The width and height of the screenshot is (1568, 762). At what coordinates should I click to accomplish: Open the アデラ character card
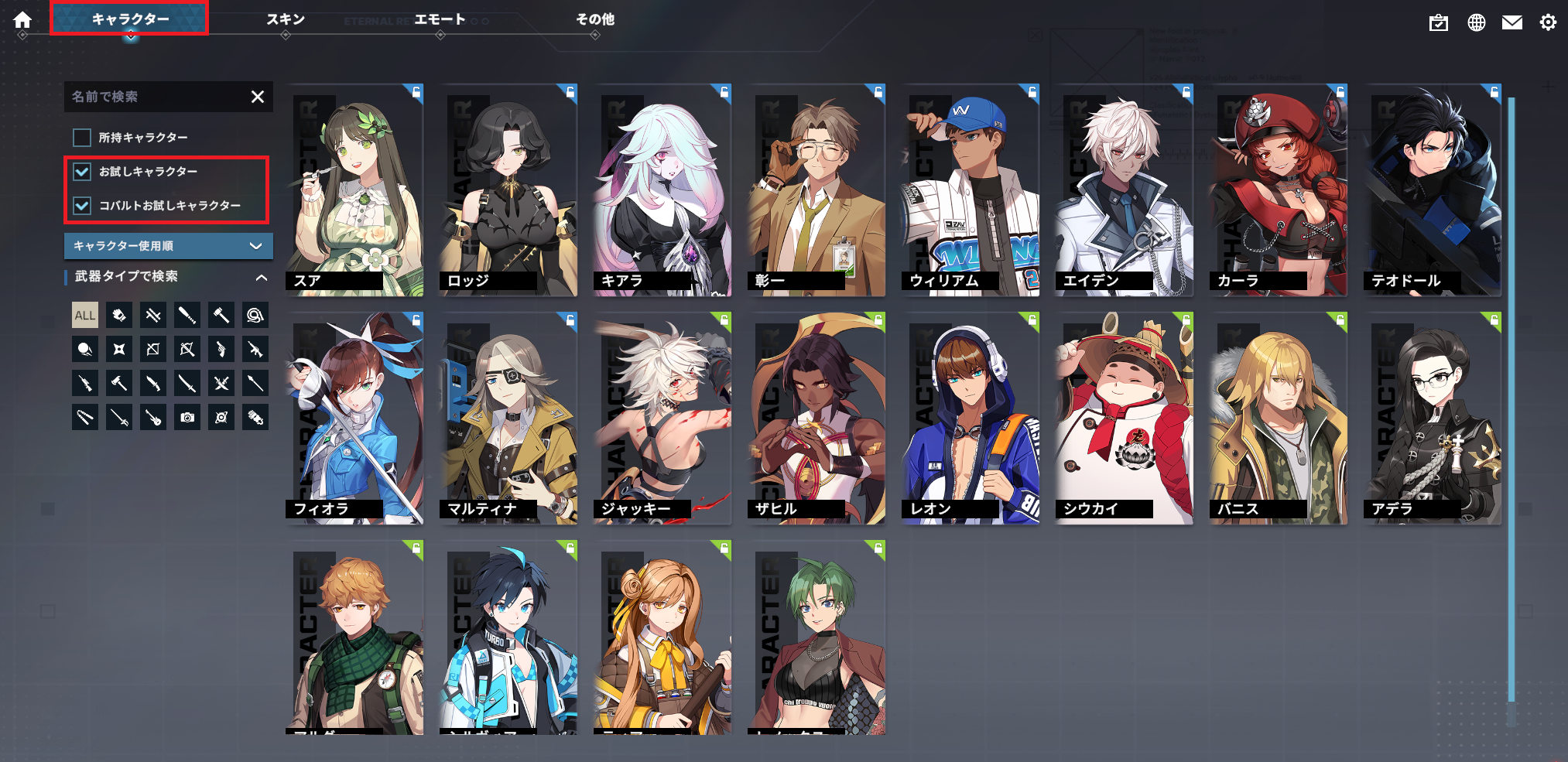[x=1433, y=418]
